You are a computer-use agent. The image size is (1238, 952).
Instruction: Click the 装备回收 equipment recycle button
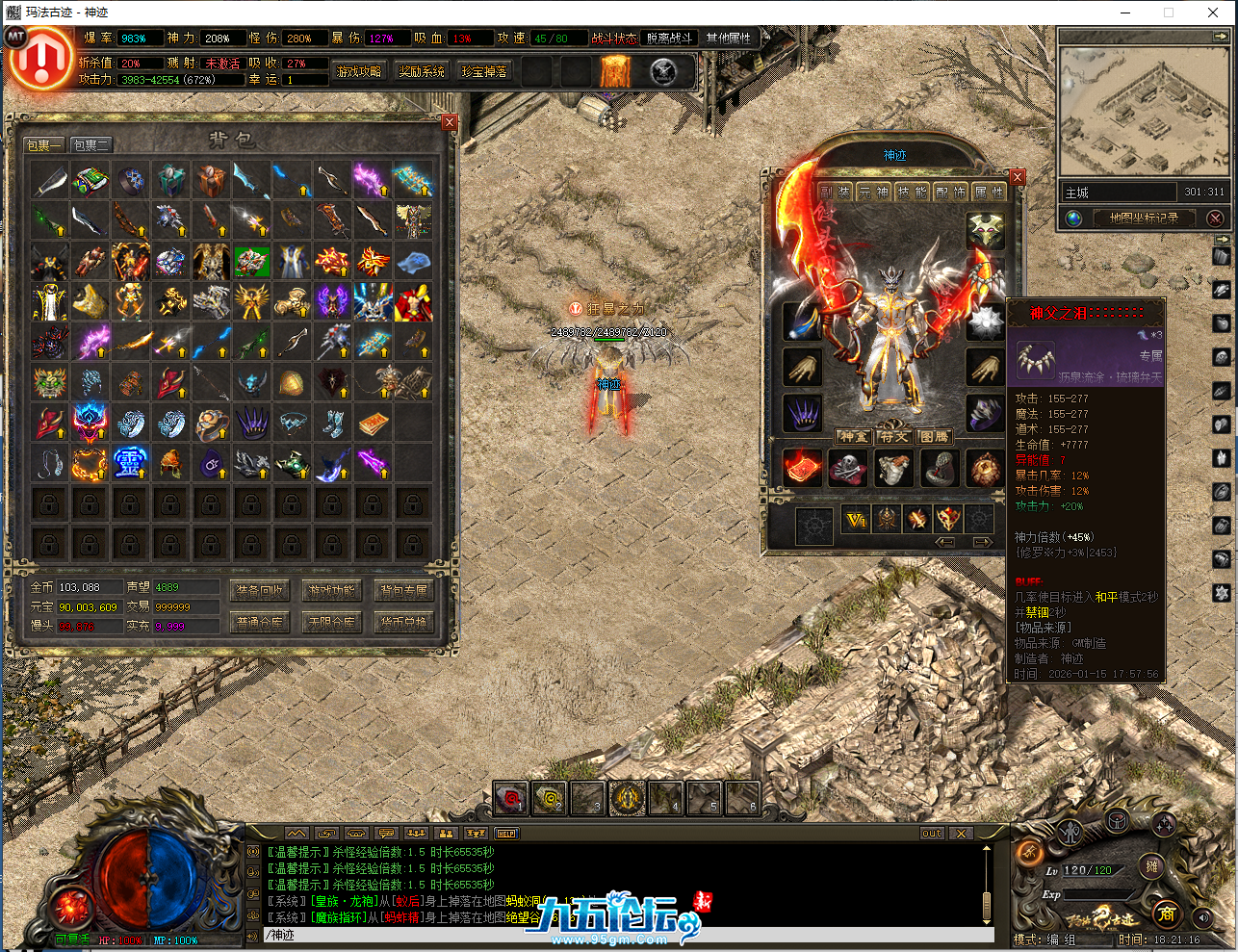(x=260, y=591)
